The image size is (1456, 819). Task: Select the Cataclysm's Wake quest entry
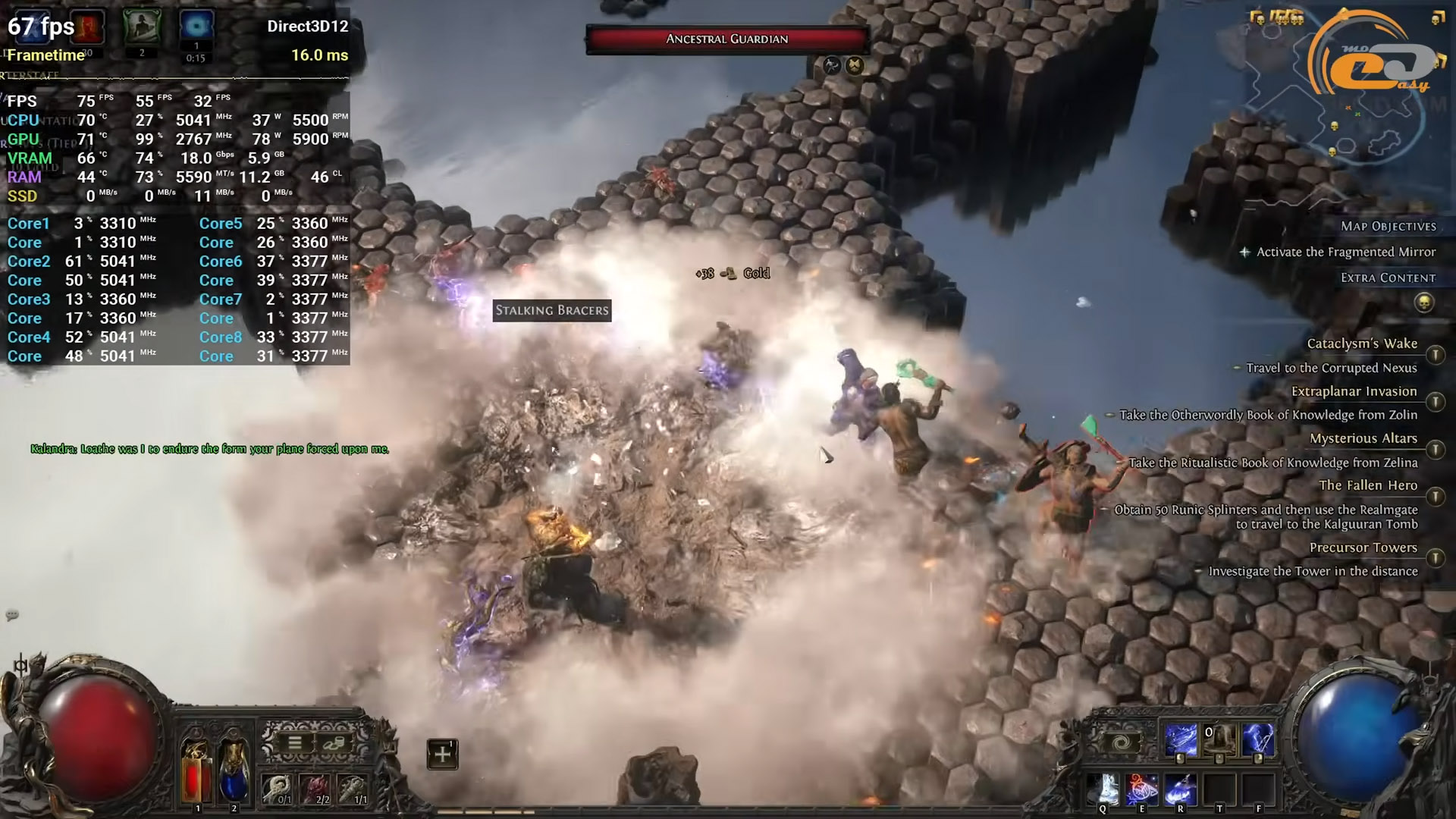click(x=1361, y=344)
